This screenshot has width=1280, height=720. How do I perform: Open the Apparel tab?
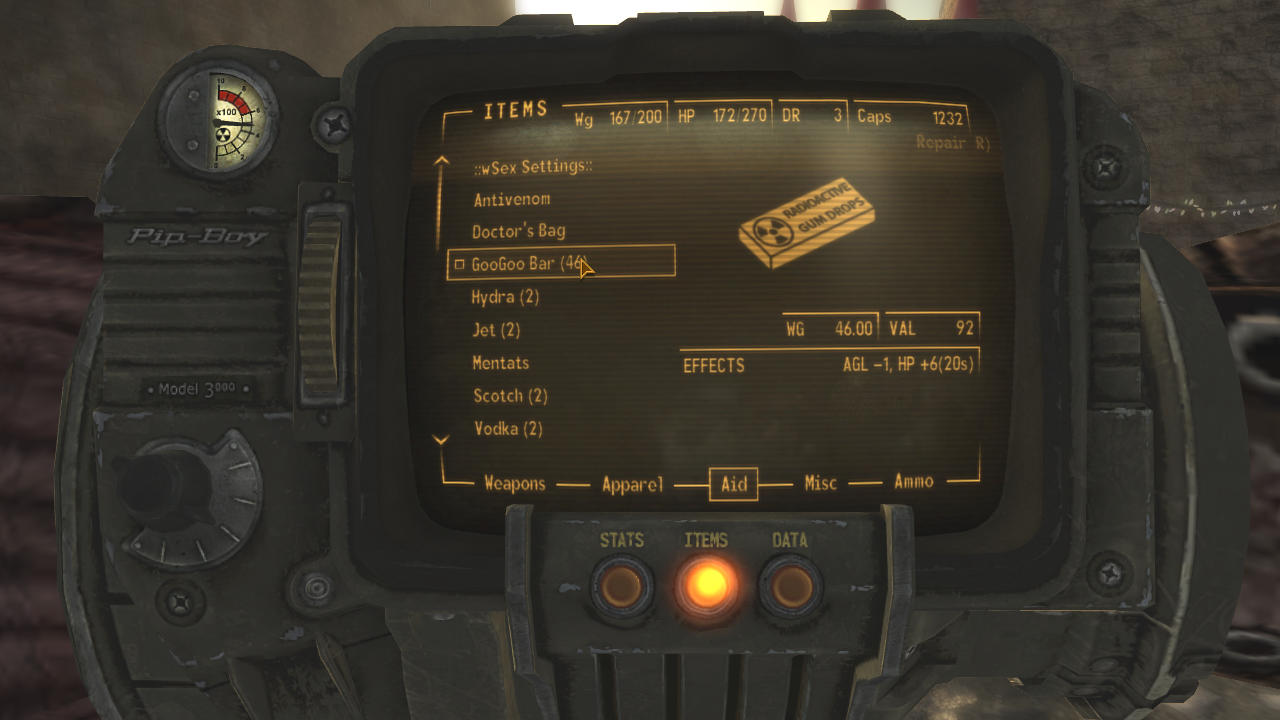pos(632,484)
